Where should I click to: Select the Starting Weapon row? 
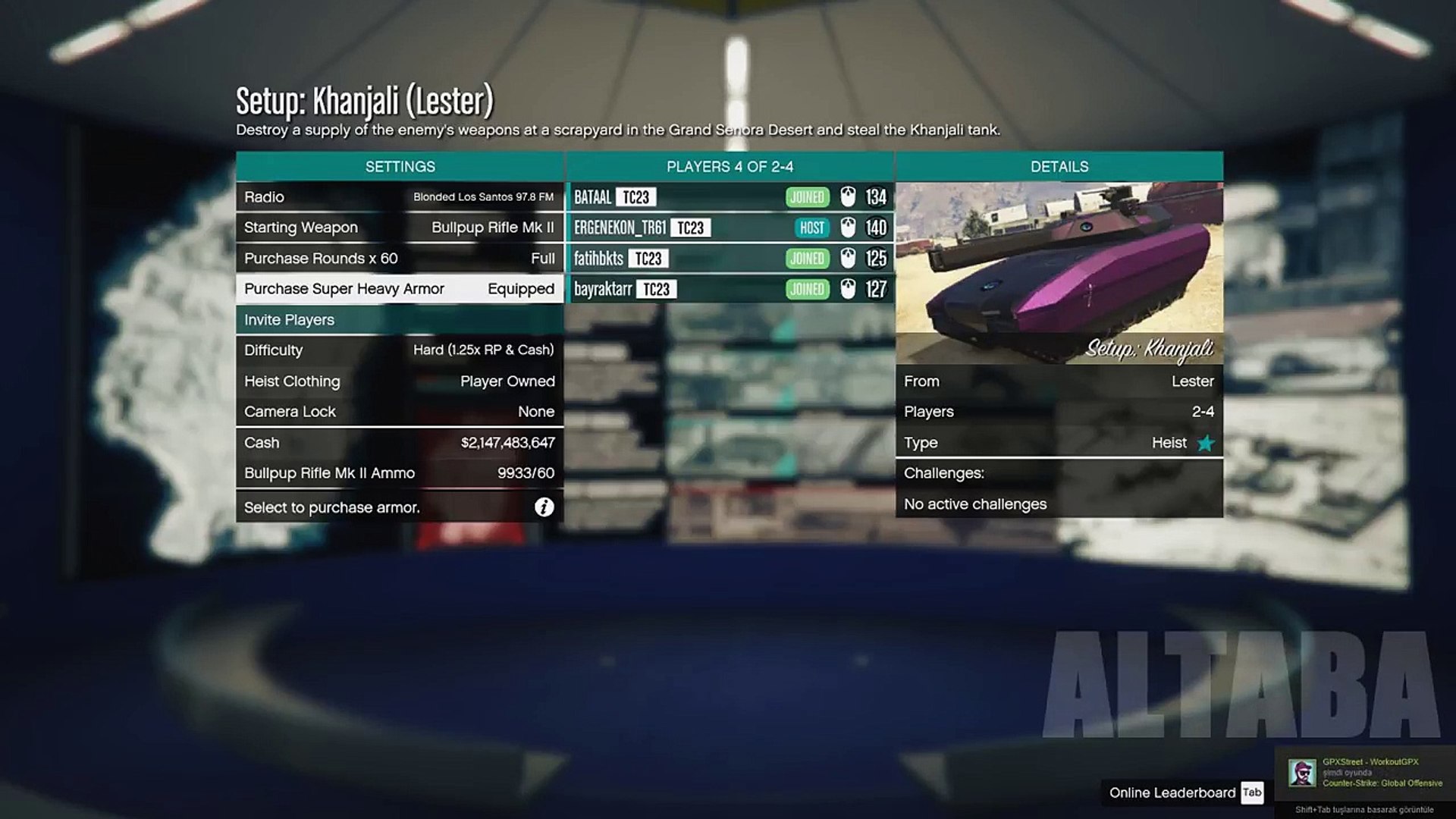tap(399, 227)
